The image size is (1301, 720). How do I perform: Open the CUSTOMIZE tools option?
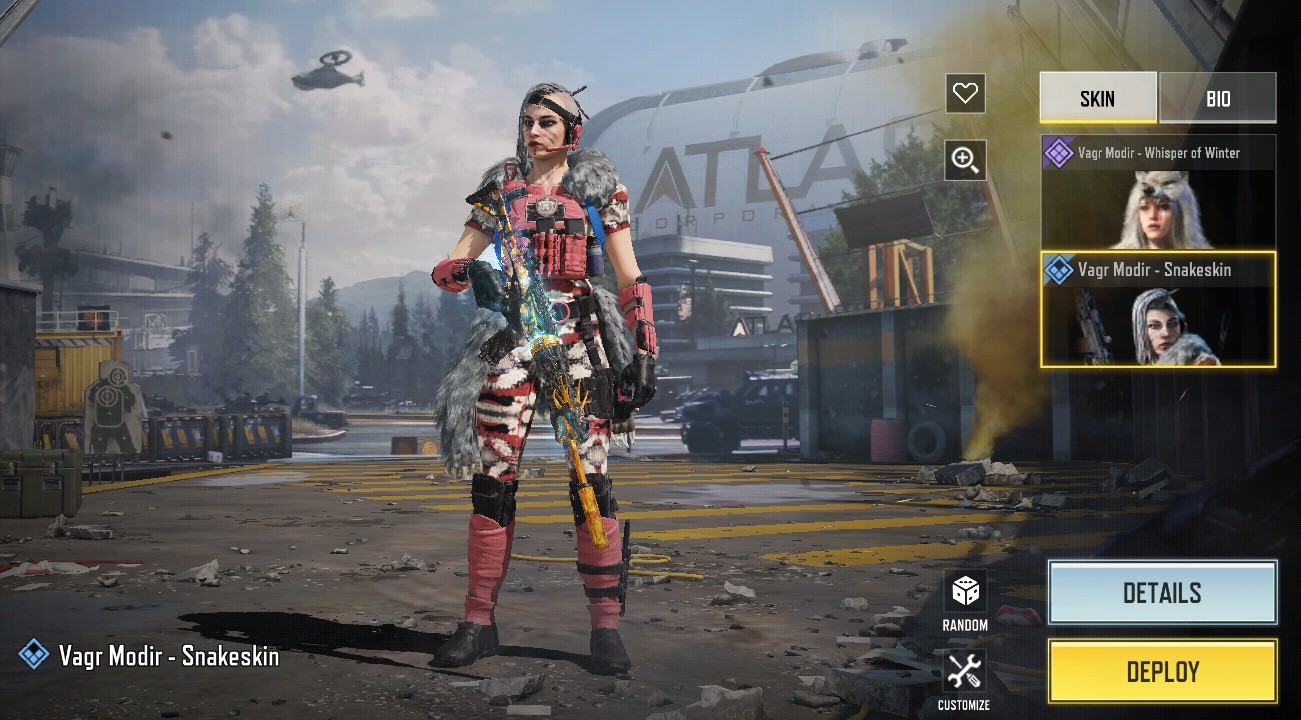pos(964,678)
